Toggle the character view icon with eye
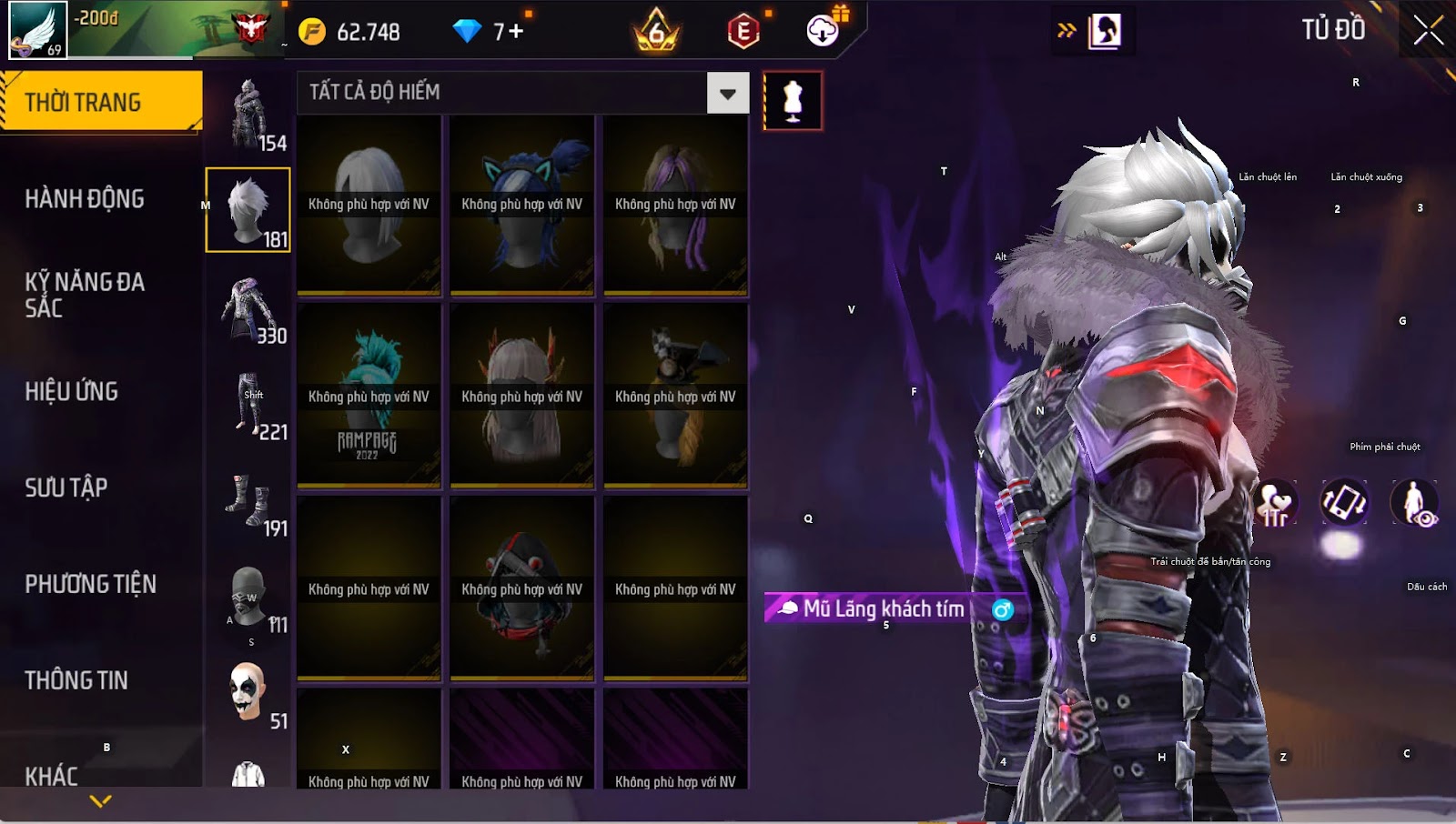The width and height of the screenshot is (1456, 824). [1414, 503]
